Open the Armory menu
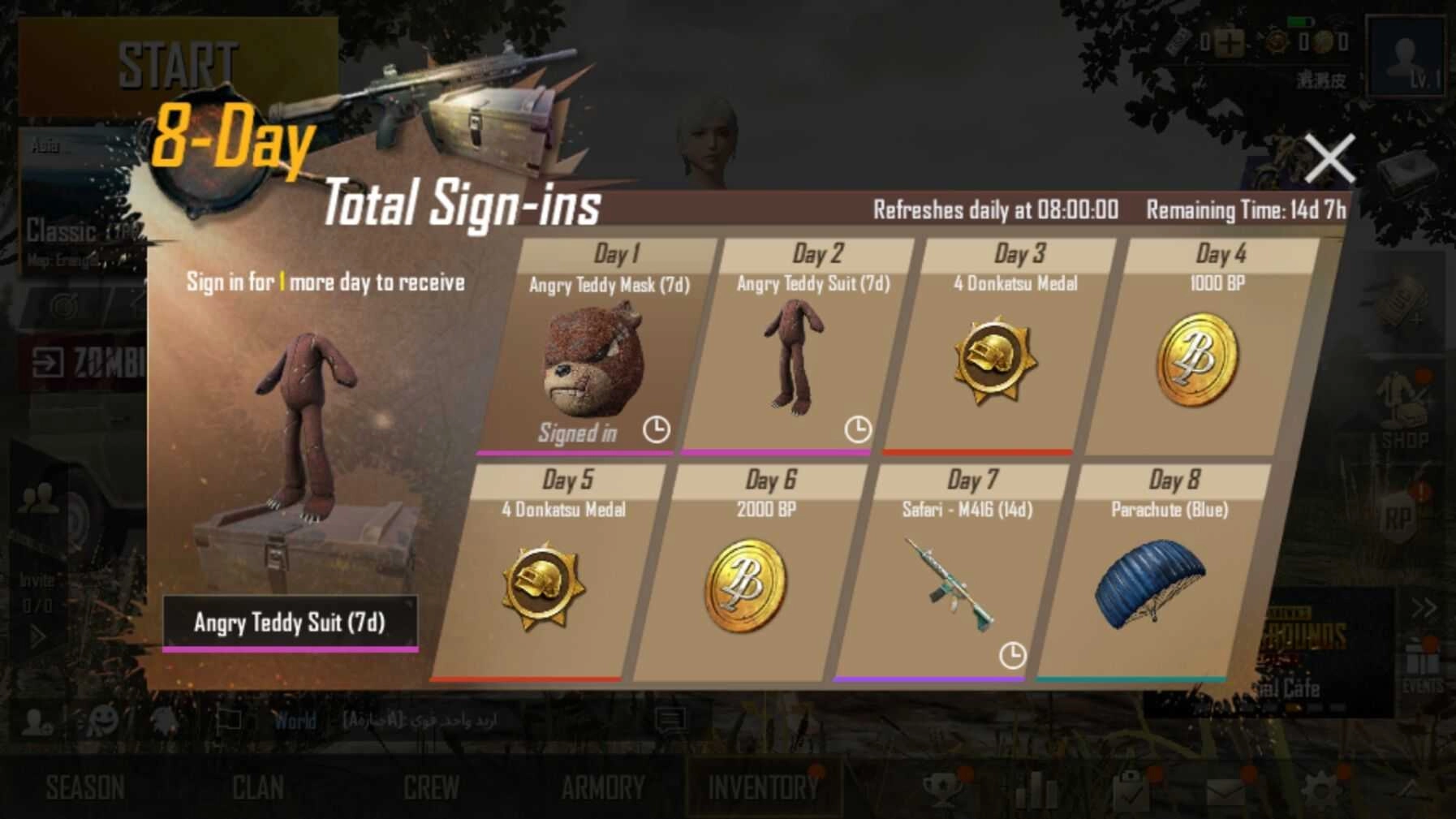 tap(603, 787)
